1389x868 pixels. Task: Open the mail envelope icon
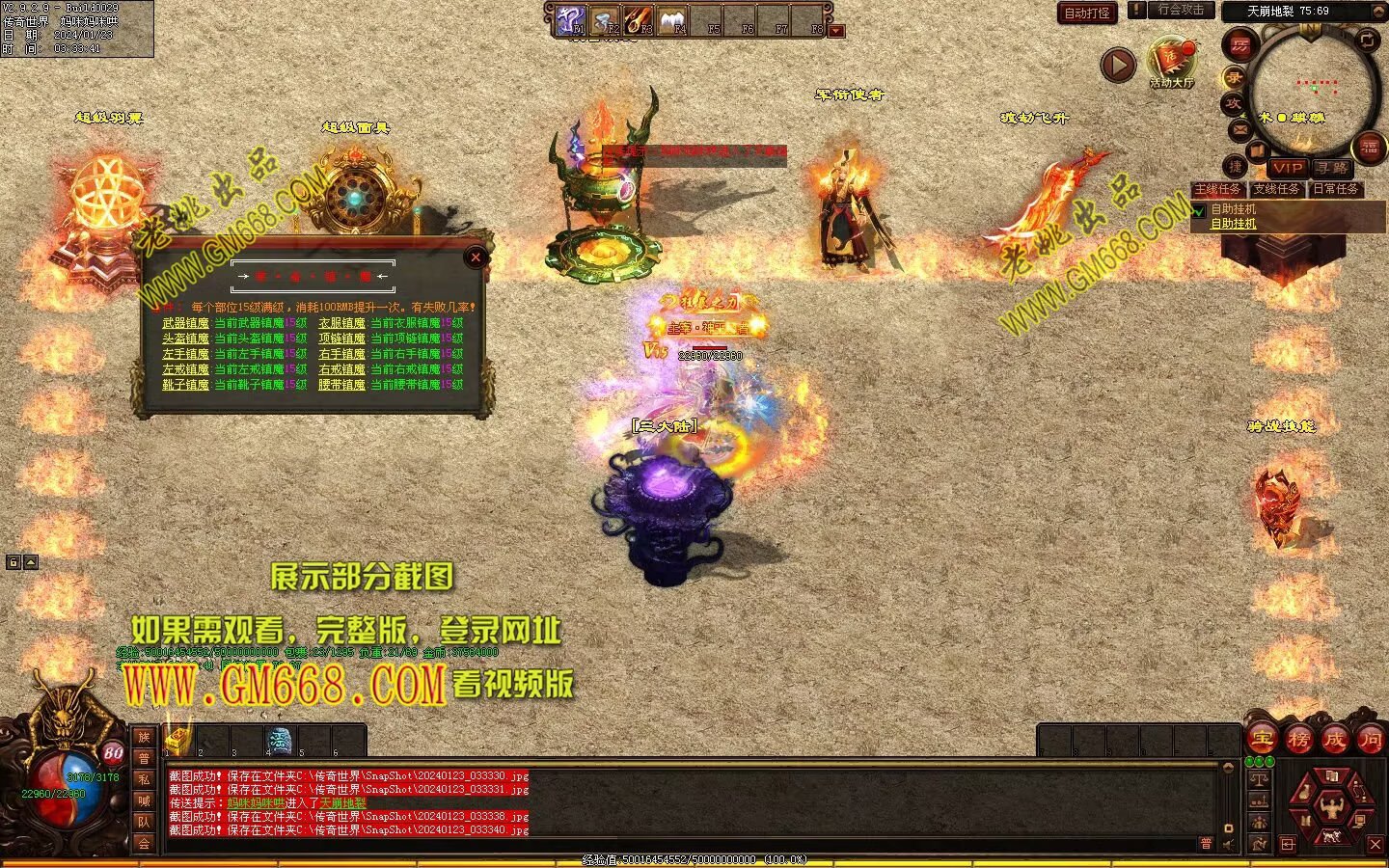[x=1239, y=129]
